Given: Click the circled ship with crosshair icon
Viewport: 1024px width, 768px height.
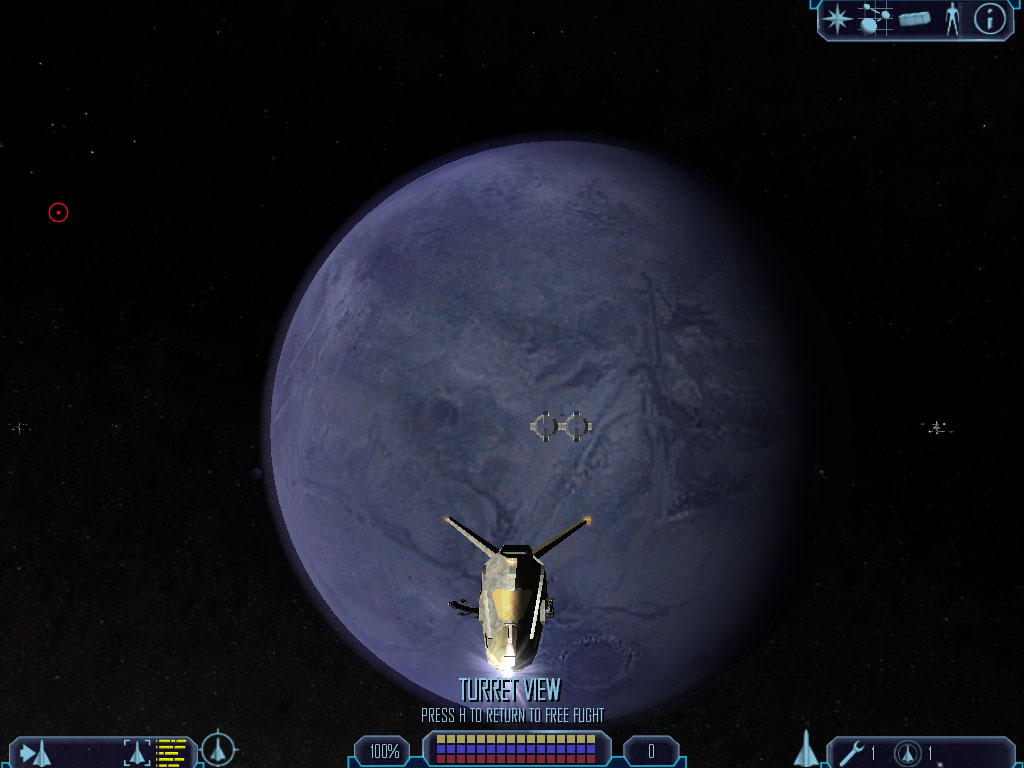Looking at the screenshot, I should tap(218, 749).
